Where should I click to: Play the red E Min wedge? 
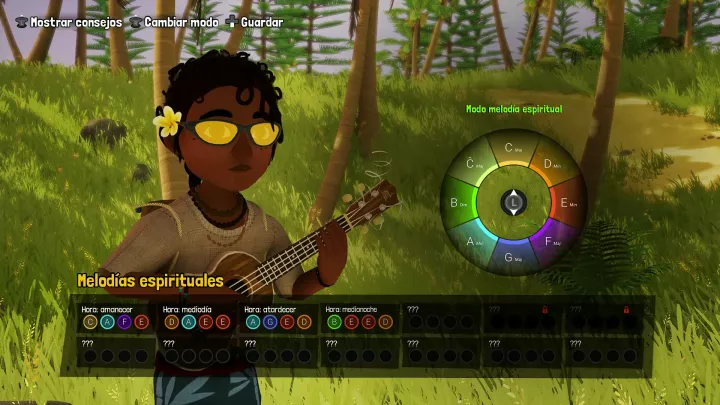[567, 203]
